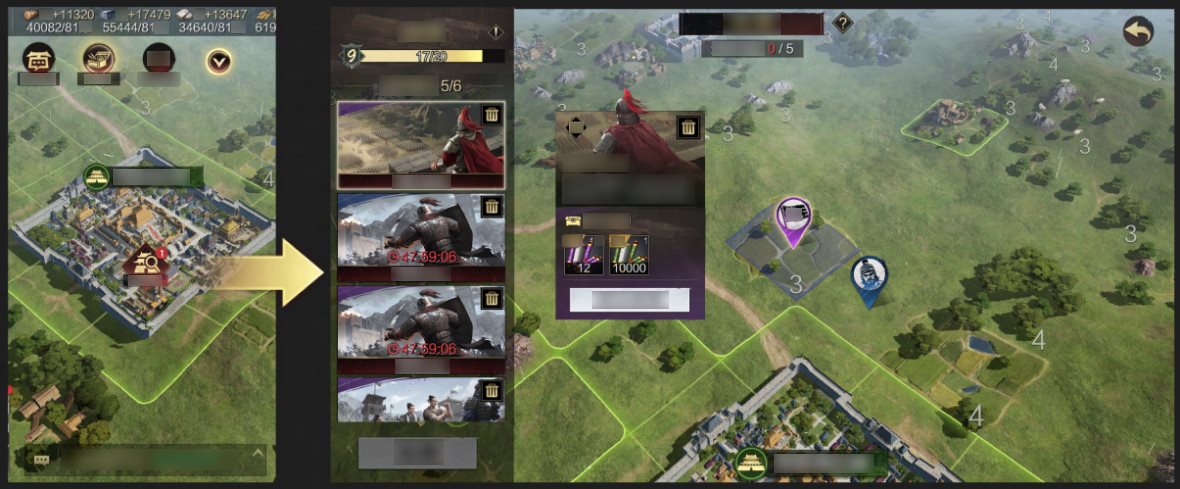1180x489 pixels.
Task: Click the back arrow button
Action: 1137,31
